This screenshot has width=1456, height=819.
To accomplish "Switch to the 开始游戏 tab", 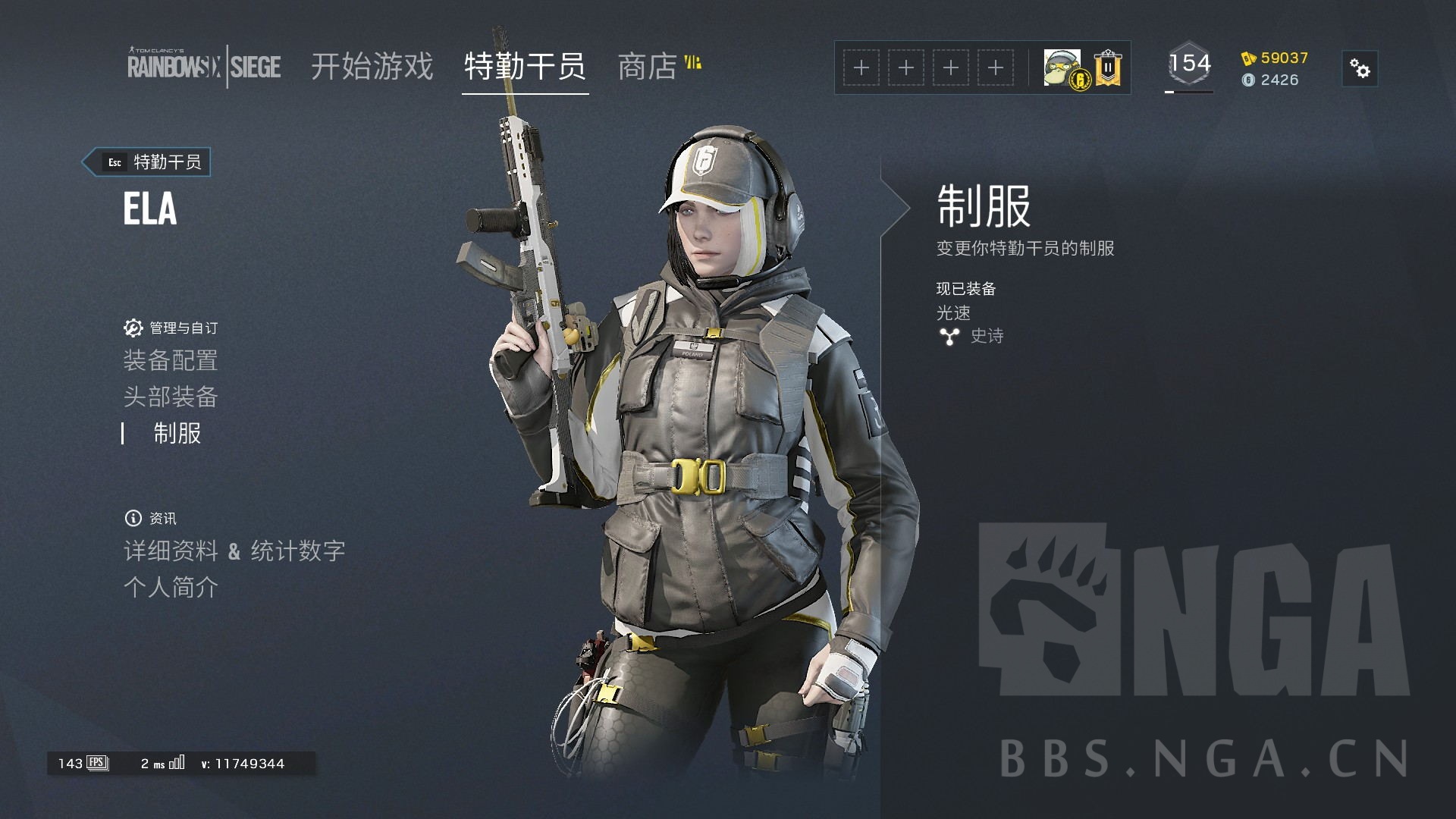I will pyautogui.click(x=372, y=67).
